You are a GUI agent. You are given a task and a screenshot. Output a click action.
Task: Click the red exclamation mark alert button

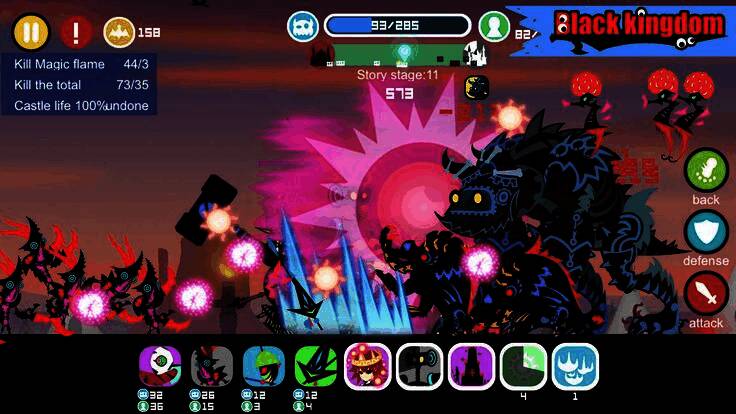76,32
